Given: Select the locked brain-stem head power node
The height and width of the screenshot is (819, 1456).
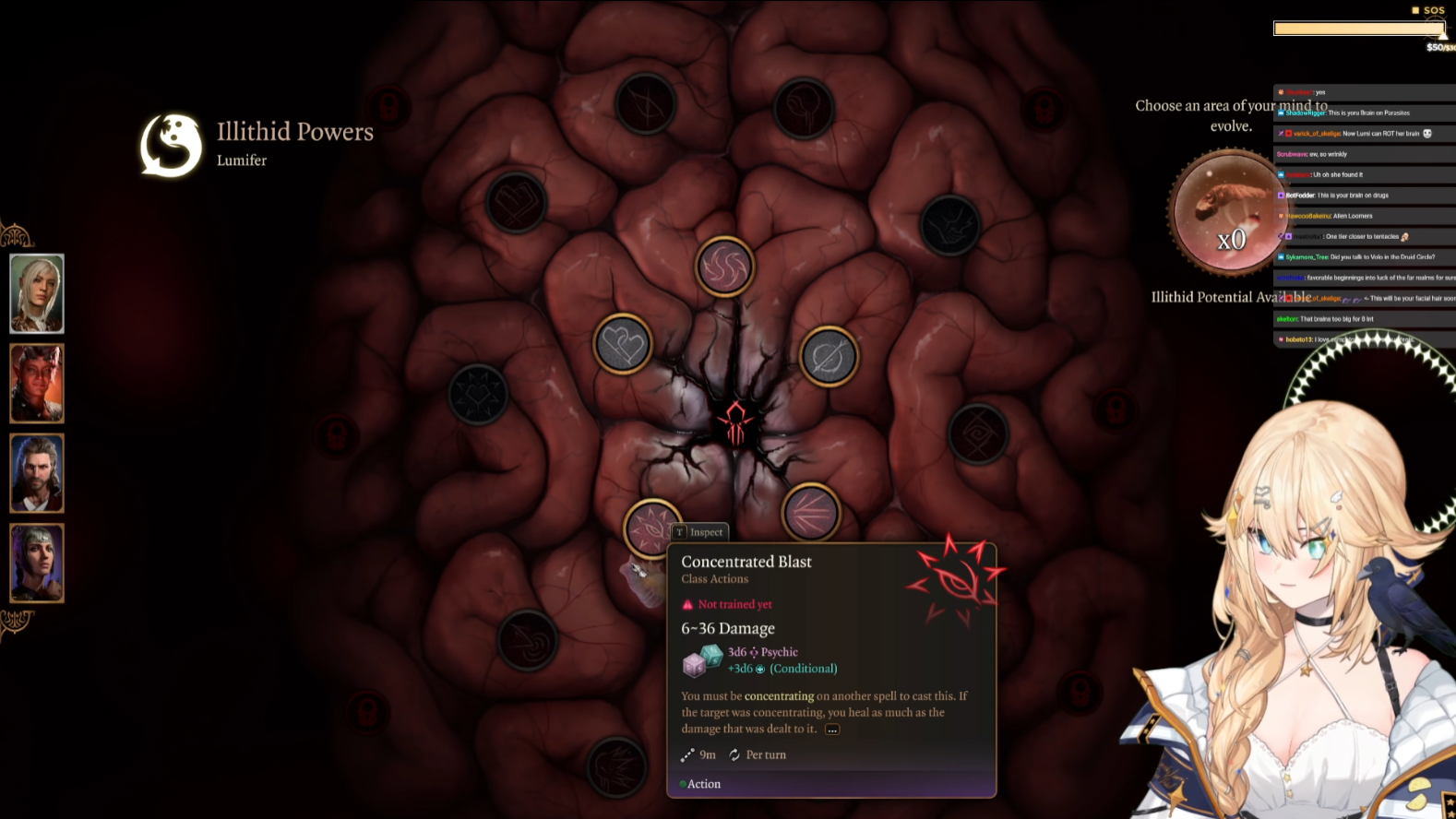Looking at the screenshot, I should pyautogui.click(x=804, y=108).
